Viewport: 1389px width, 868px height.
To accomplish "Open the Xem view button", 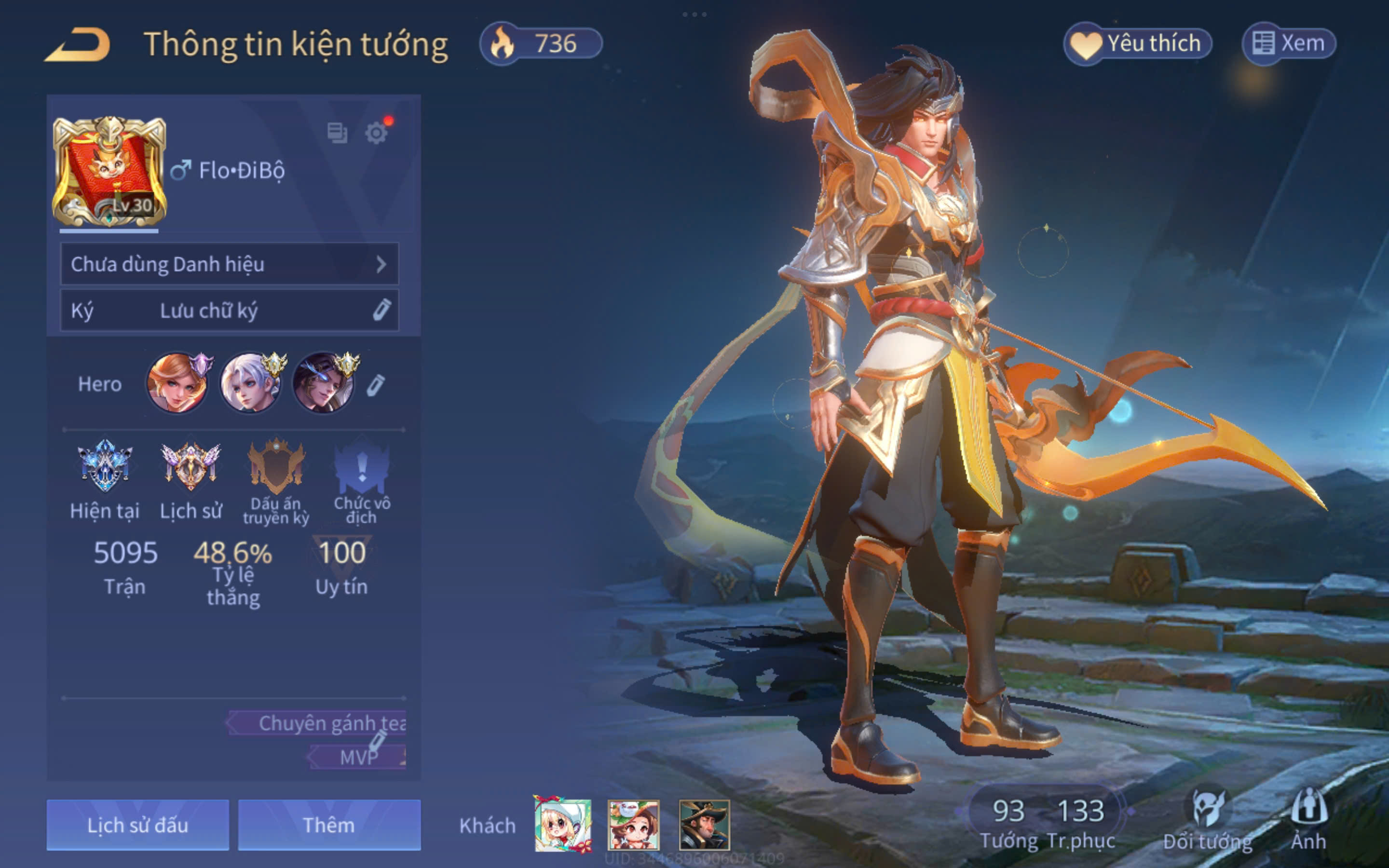I will 1289,43.
